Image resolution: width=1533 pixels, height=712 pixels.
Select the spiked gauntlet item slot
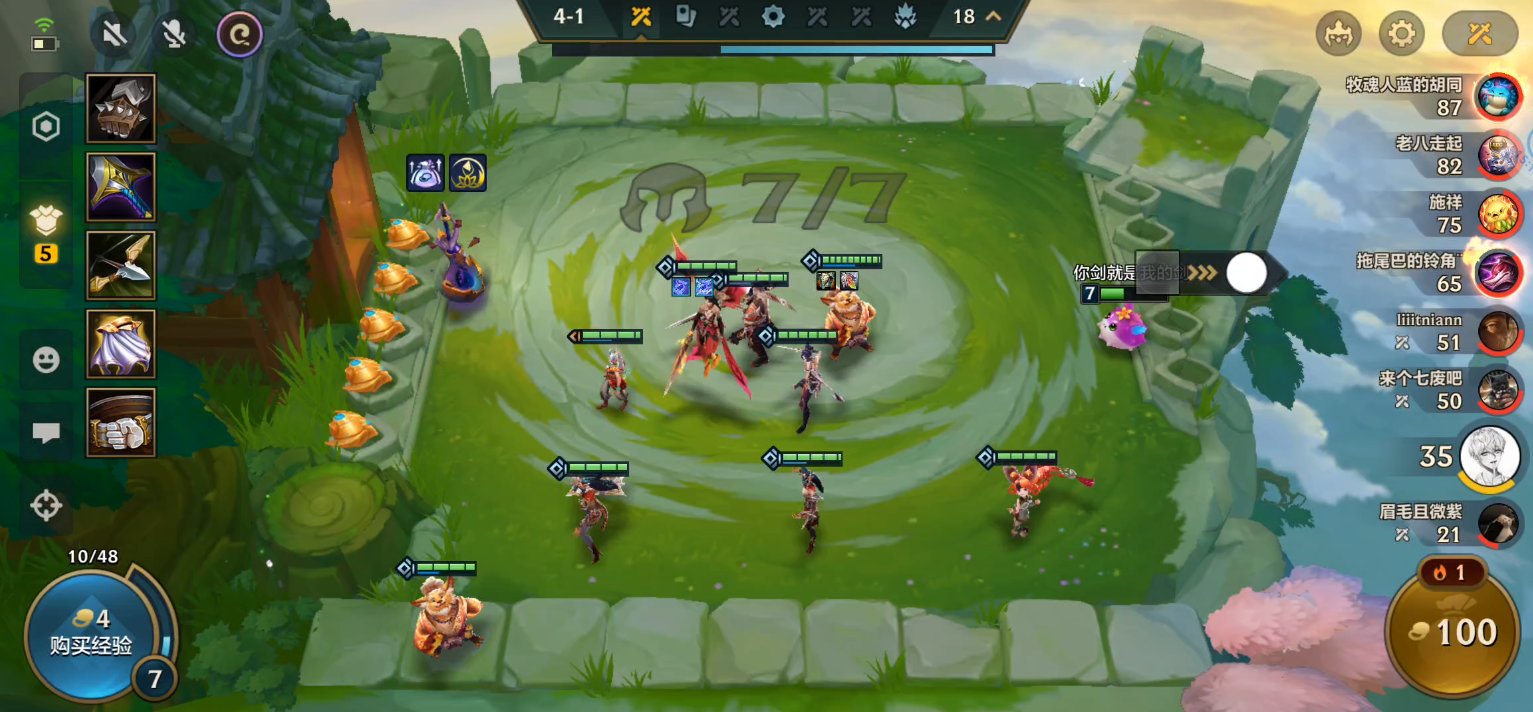(x=121, y=109)
